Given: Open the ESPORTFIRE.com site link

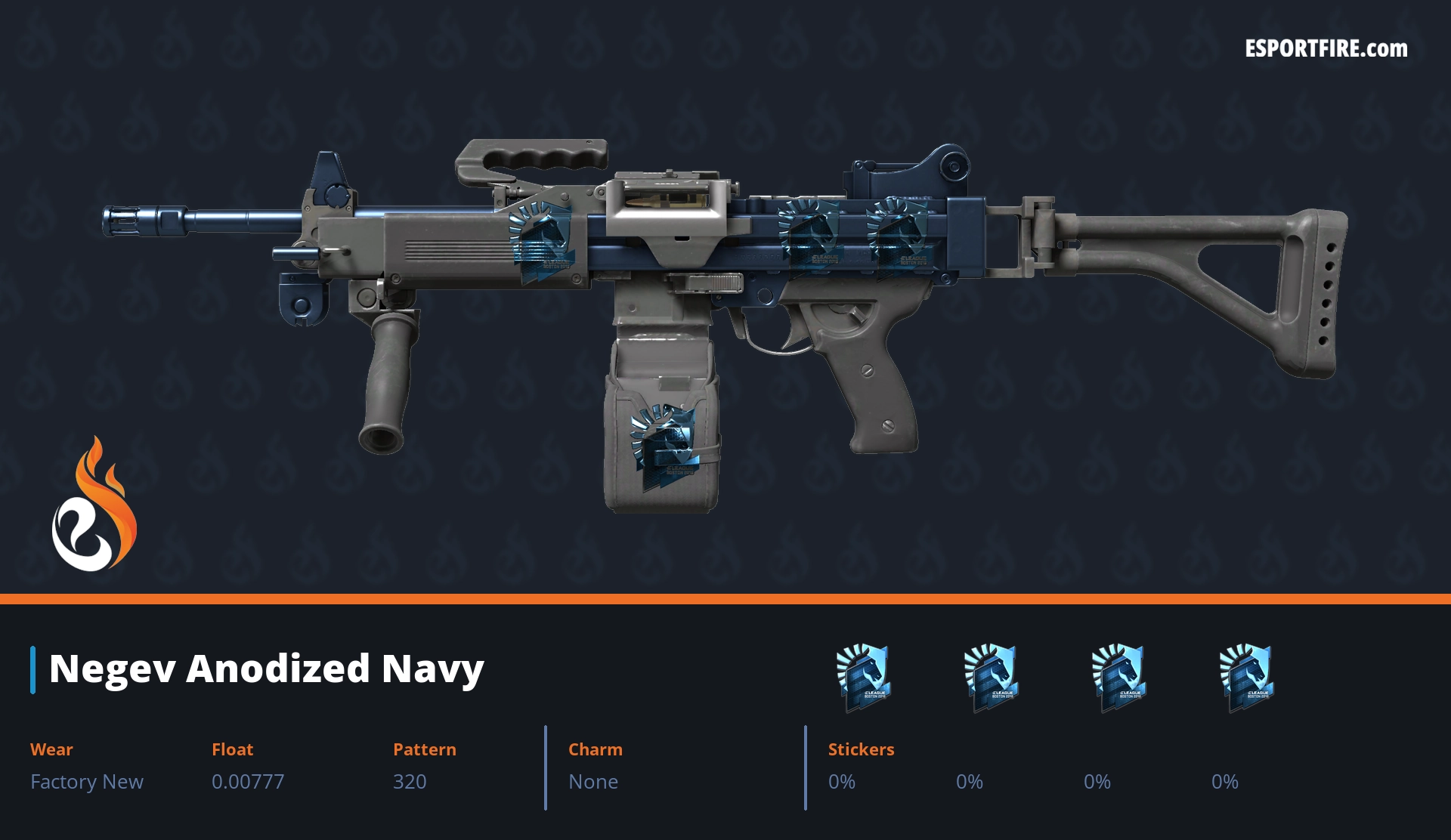Looking at the screenshot, I should tap(1326, 49).
